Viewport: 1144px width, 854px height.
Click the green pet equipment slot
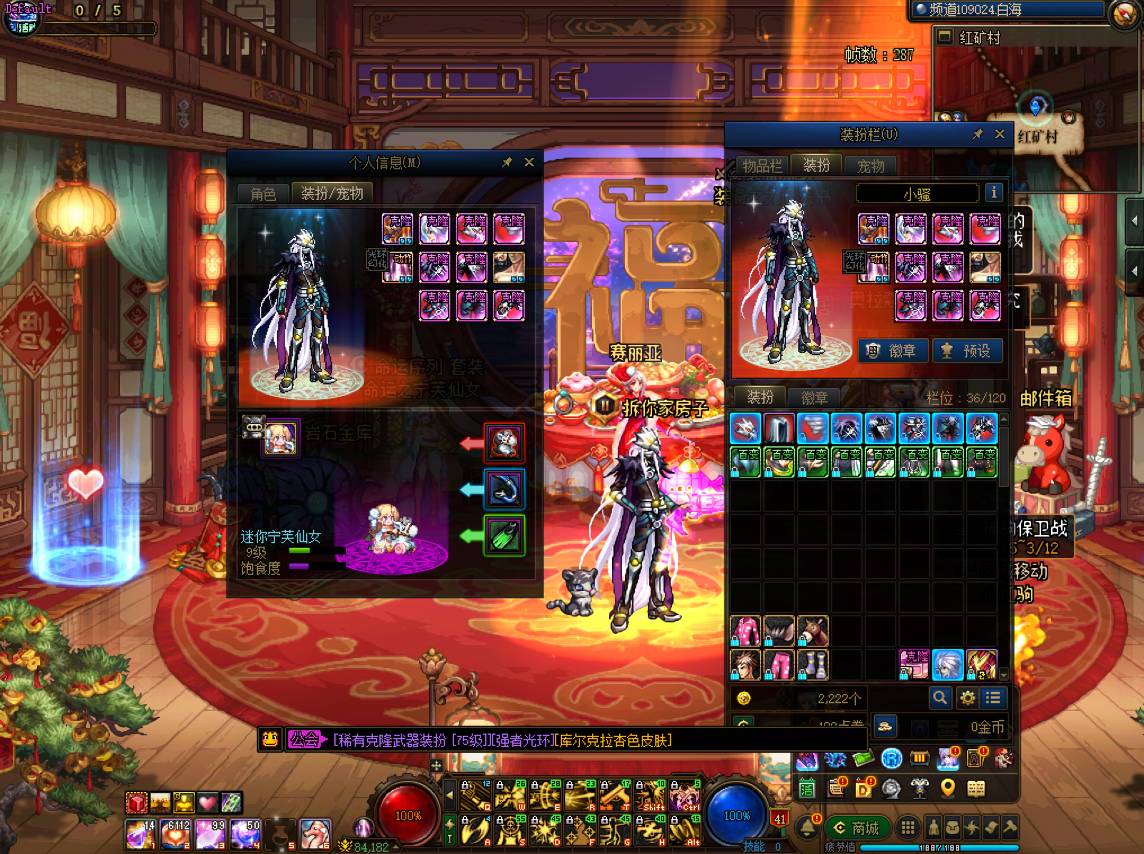[504, 536]
